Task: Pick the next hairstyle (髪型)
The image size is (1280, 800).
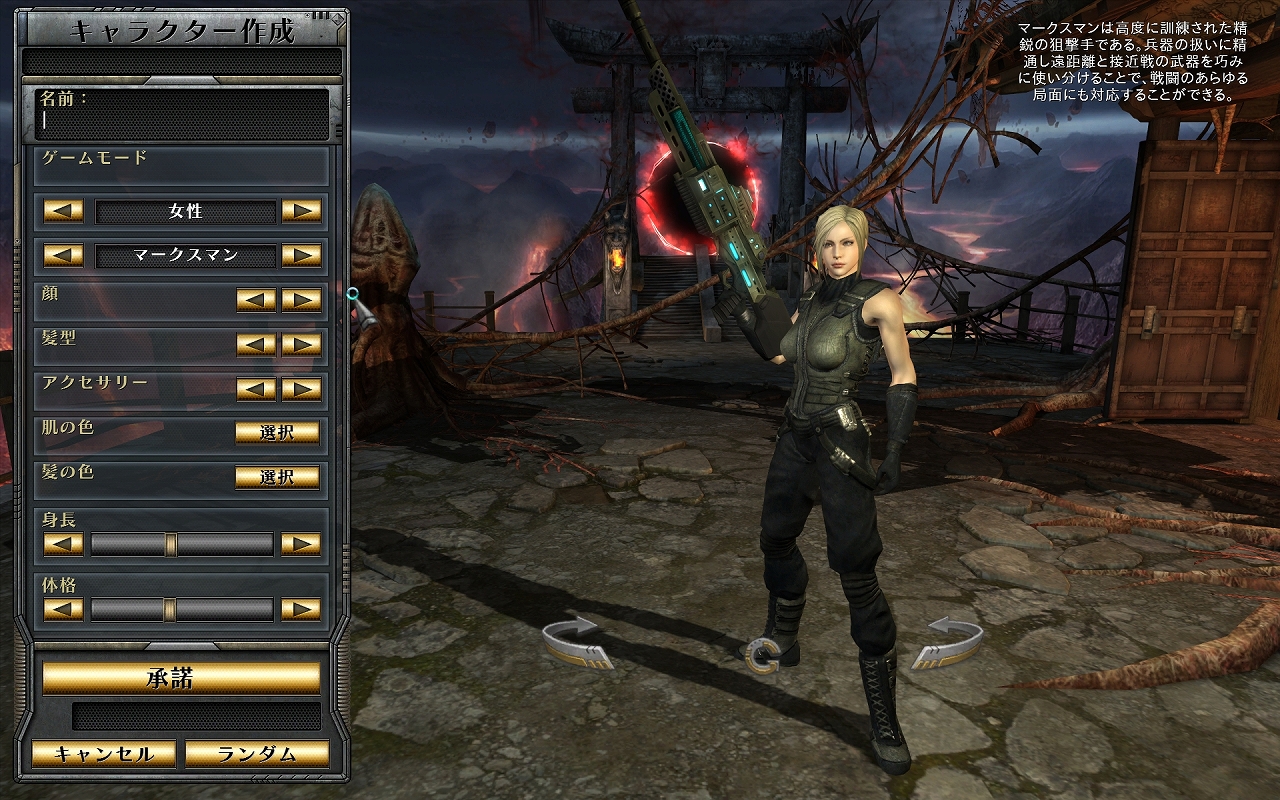Action: coord(301,344)
